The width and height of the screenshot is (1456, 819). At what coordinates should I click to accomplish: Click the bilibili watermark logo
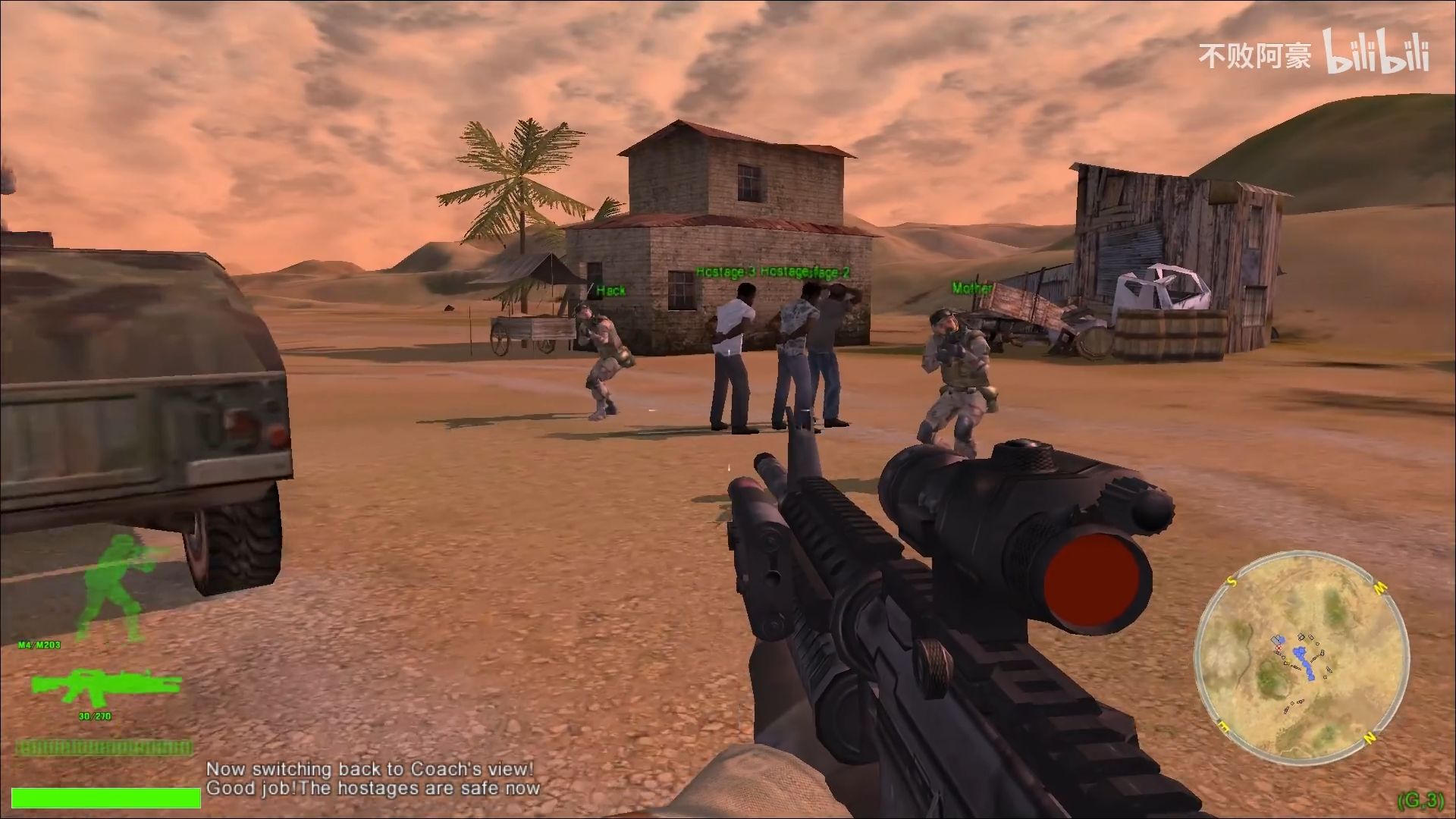[1376, 53]
